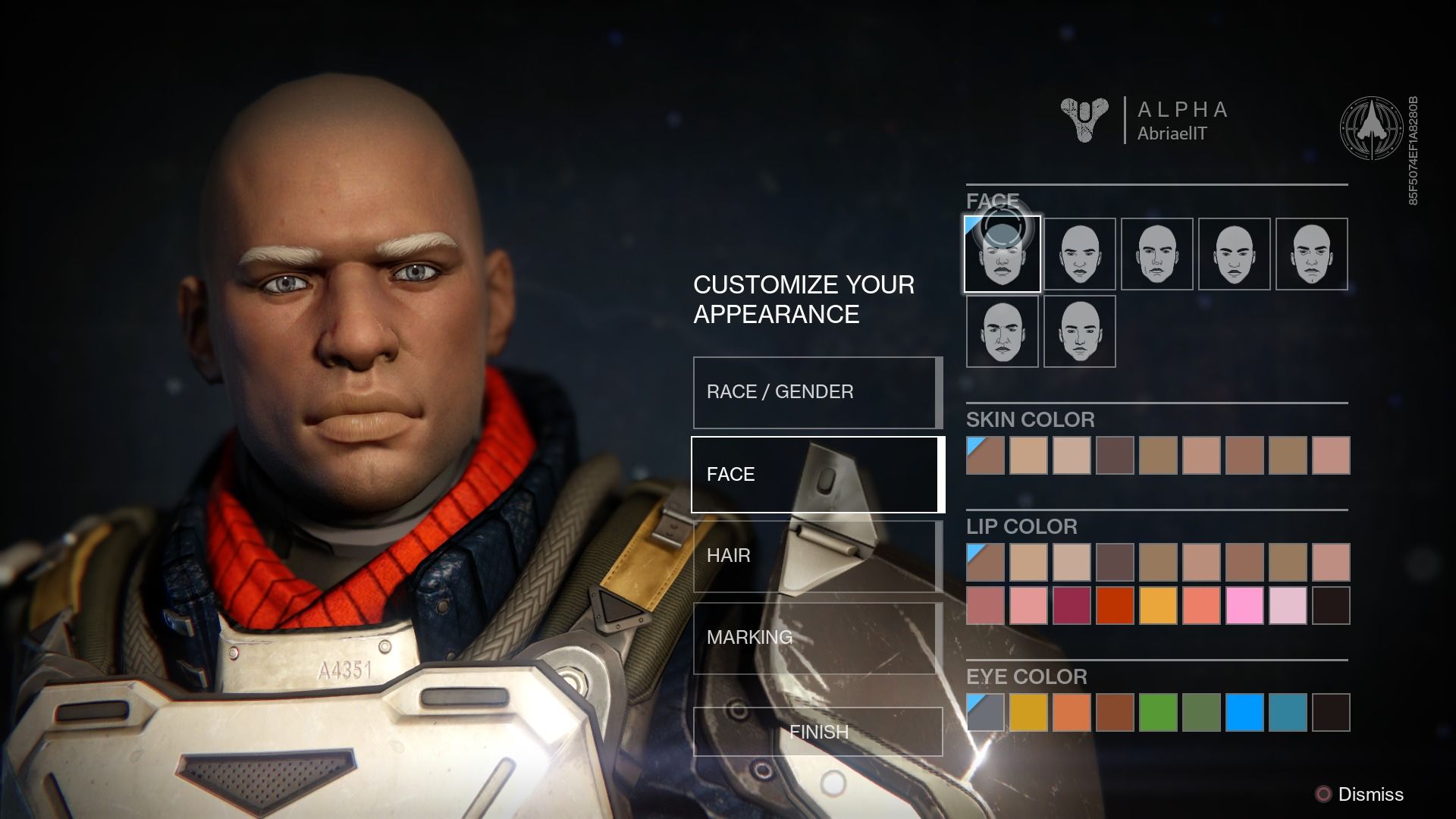Choose the second face option with mustache

click(1080, 254)
